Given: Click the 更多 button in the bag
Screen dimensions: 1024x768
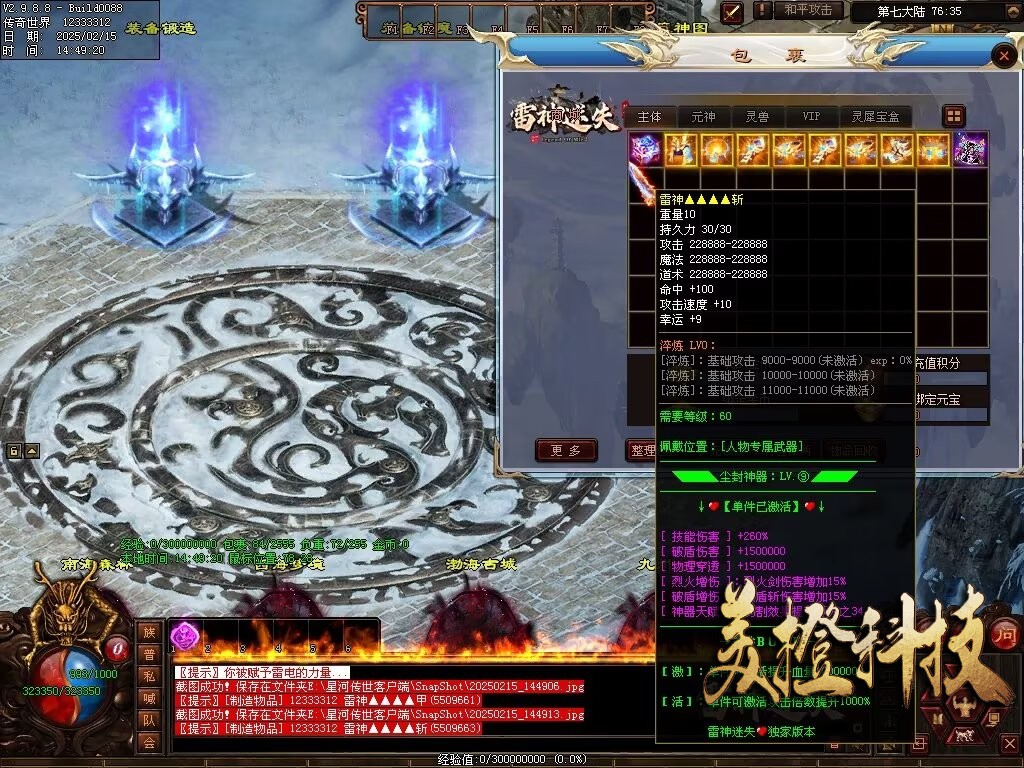Looking at the screenshot, I should click(566, 451).
